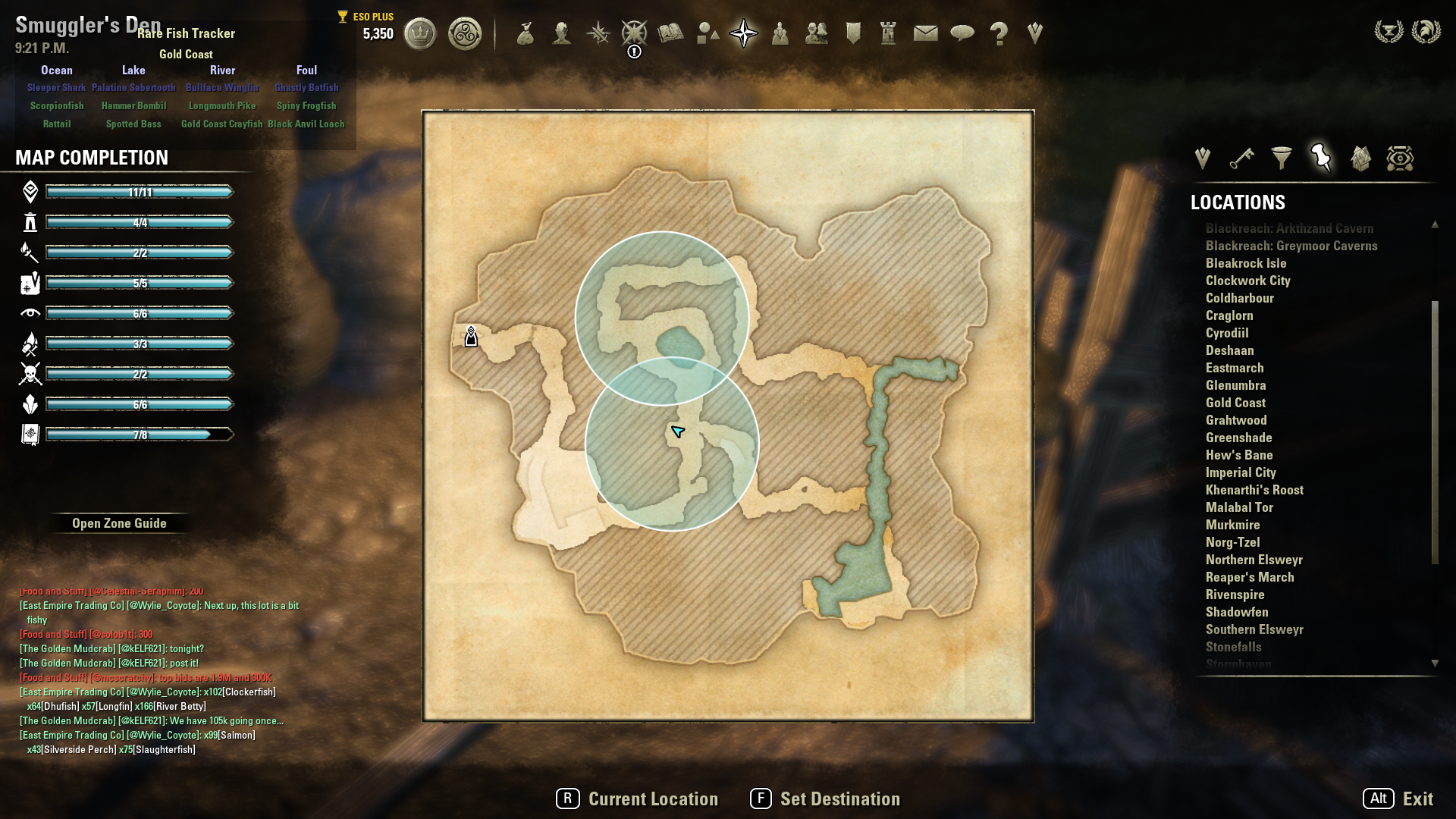This screenshot has height=819, width=1456.
Task: Pick Northern Elsweyr in the locations list
Action: [x=1254, y=560]
